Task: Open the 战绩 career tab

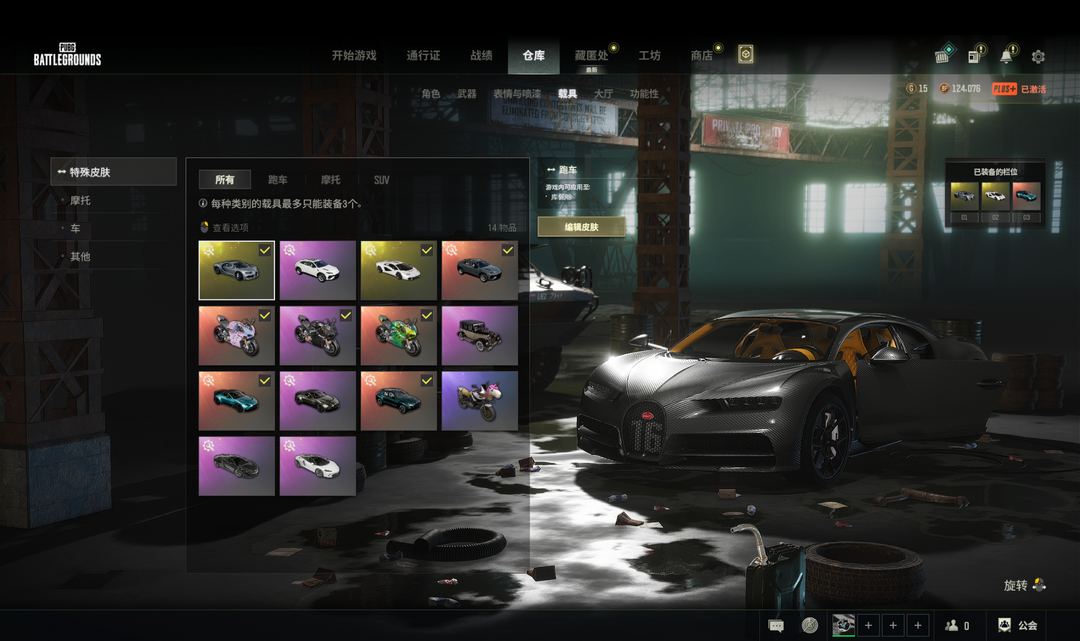Action: [x=481, y=56]
